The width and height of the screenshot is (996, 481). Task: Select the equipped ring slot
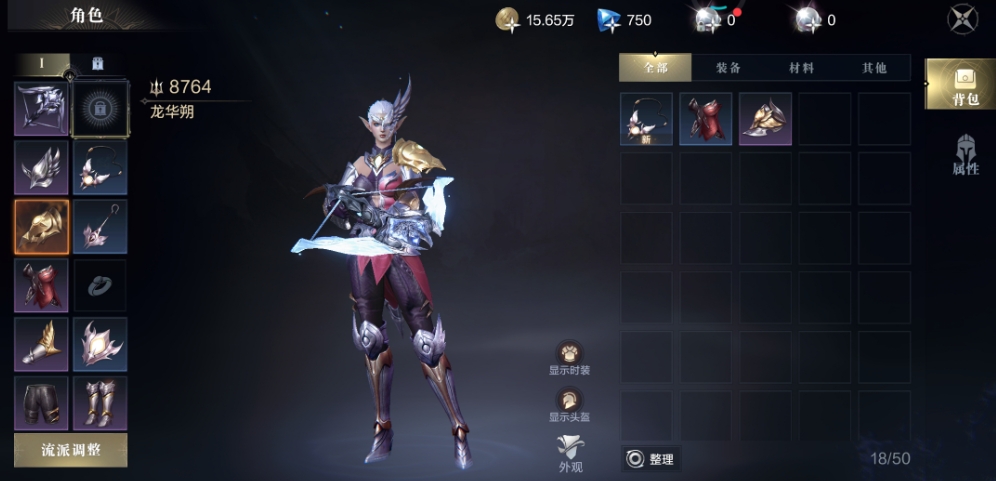(x=100, y=285)
